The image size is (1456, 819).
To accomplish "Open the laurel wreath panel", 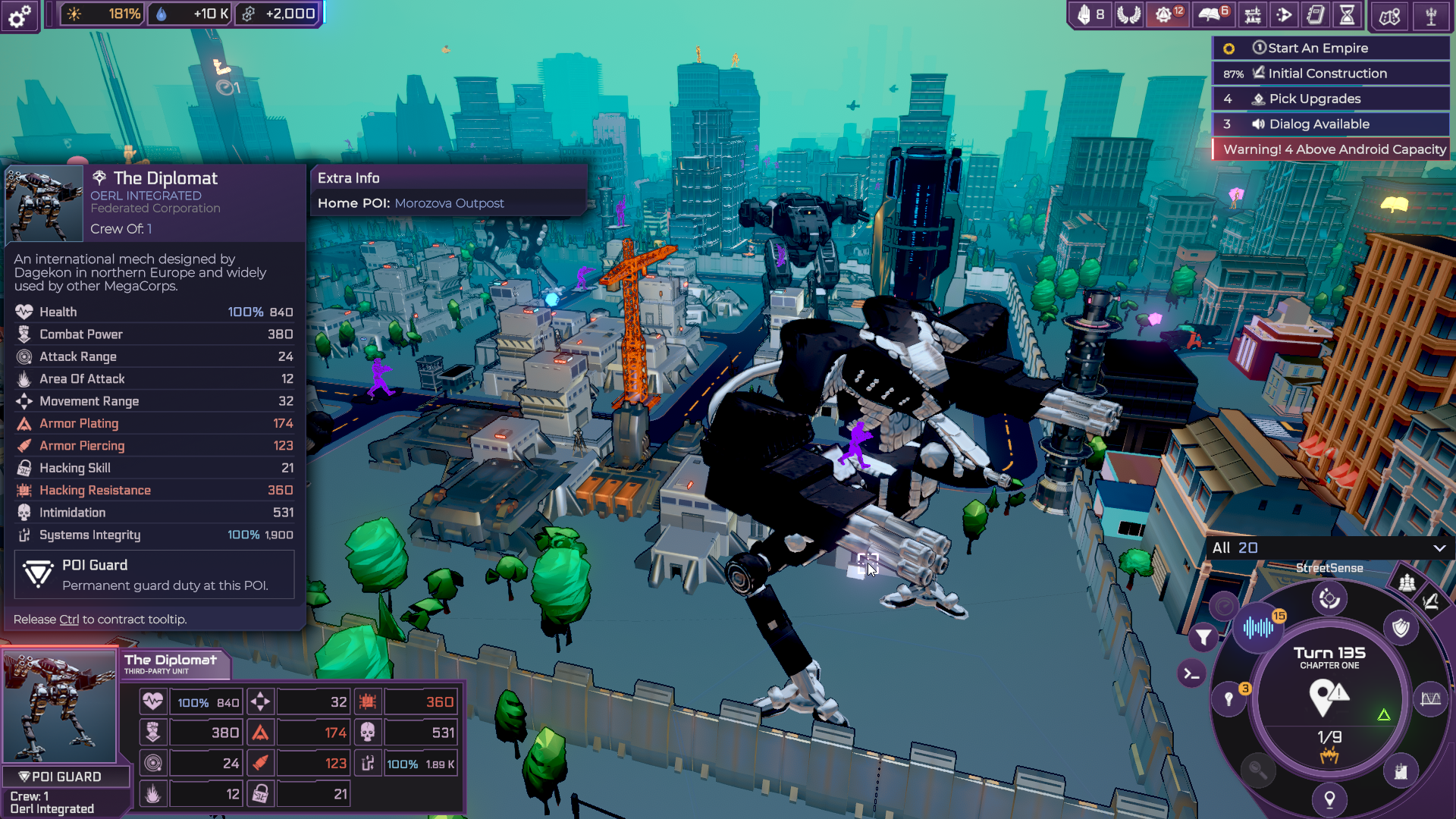I will click(x=1128, y=14).
